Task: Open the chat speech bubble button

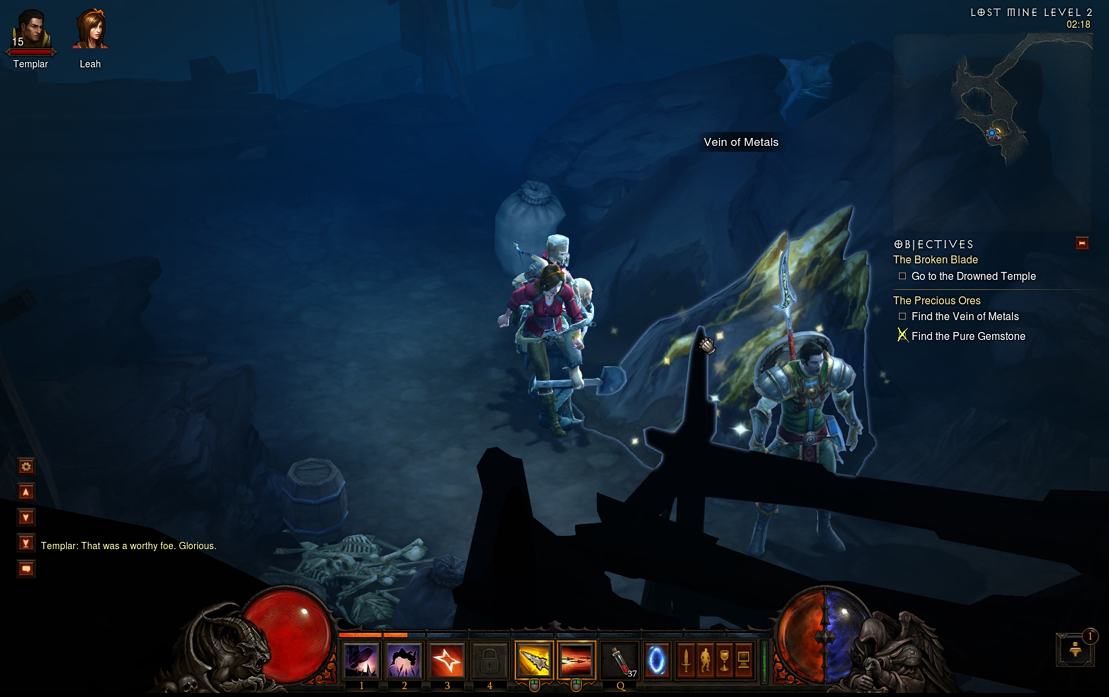Action: point(27,569)
